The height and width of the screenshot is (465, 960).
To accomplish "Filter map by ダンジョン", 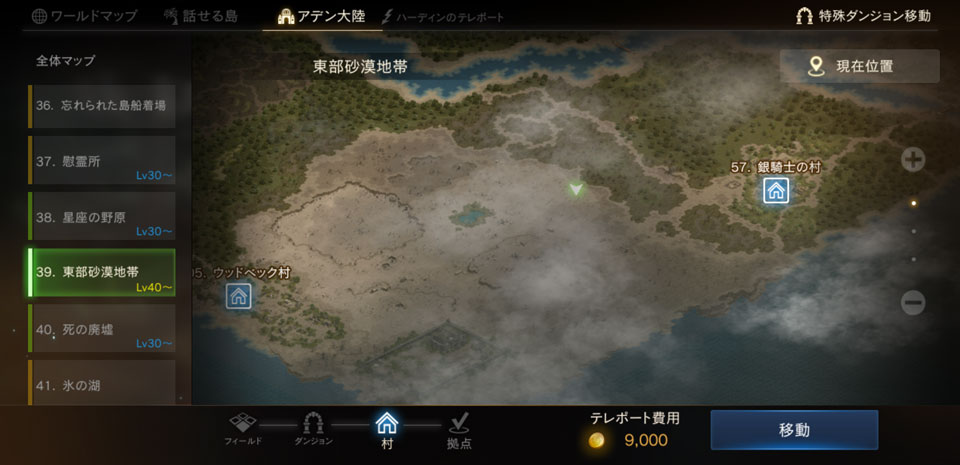I will tap(313, 428).
